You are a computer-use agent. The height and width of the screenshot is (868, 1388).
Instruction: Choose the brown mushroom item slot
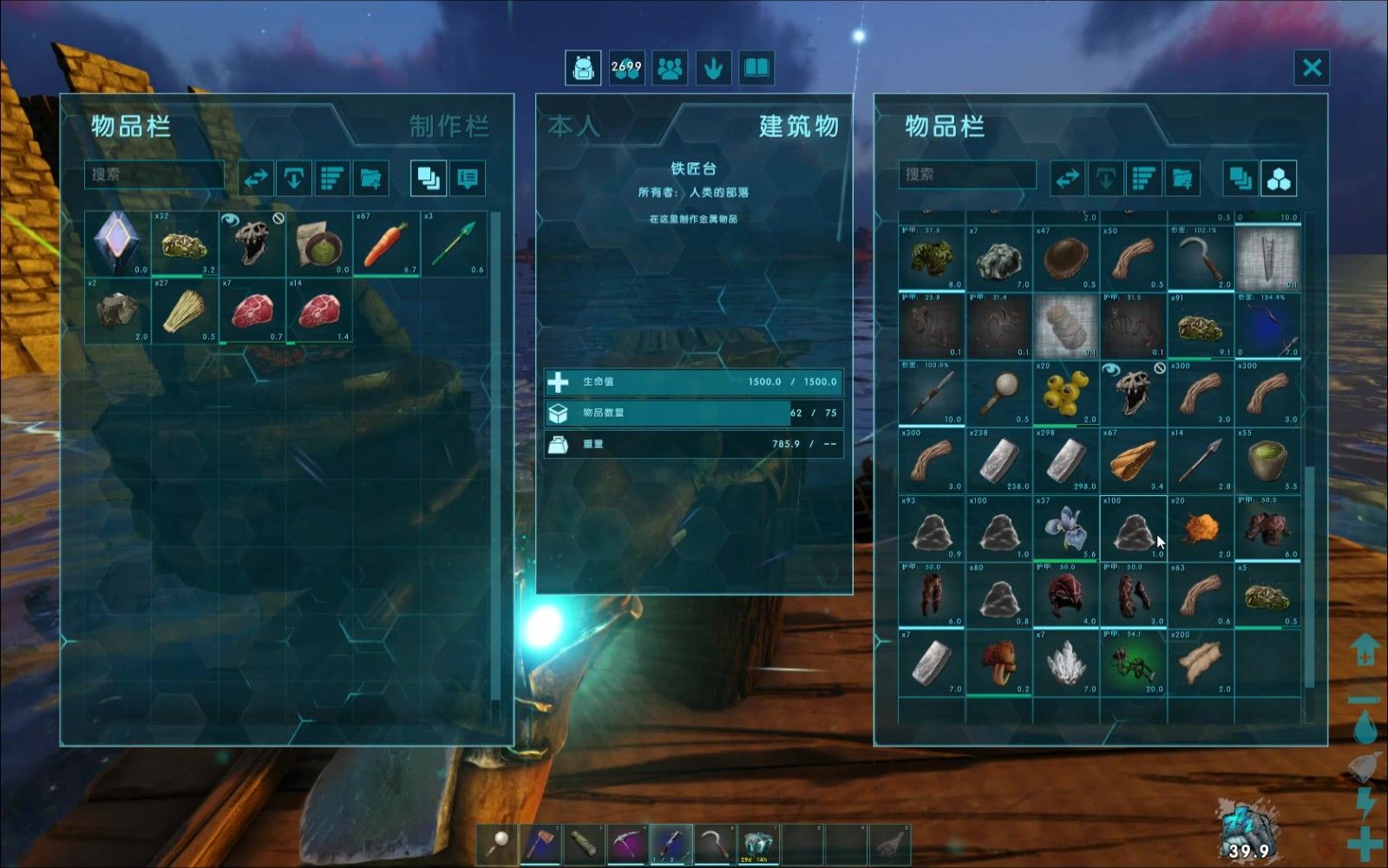(x=998, y=662)
